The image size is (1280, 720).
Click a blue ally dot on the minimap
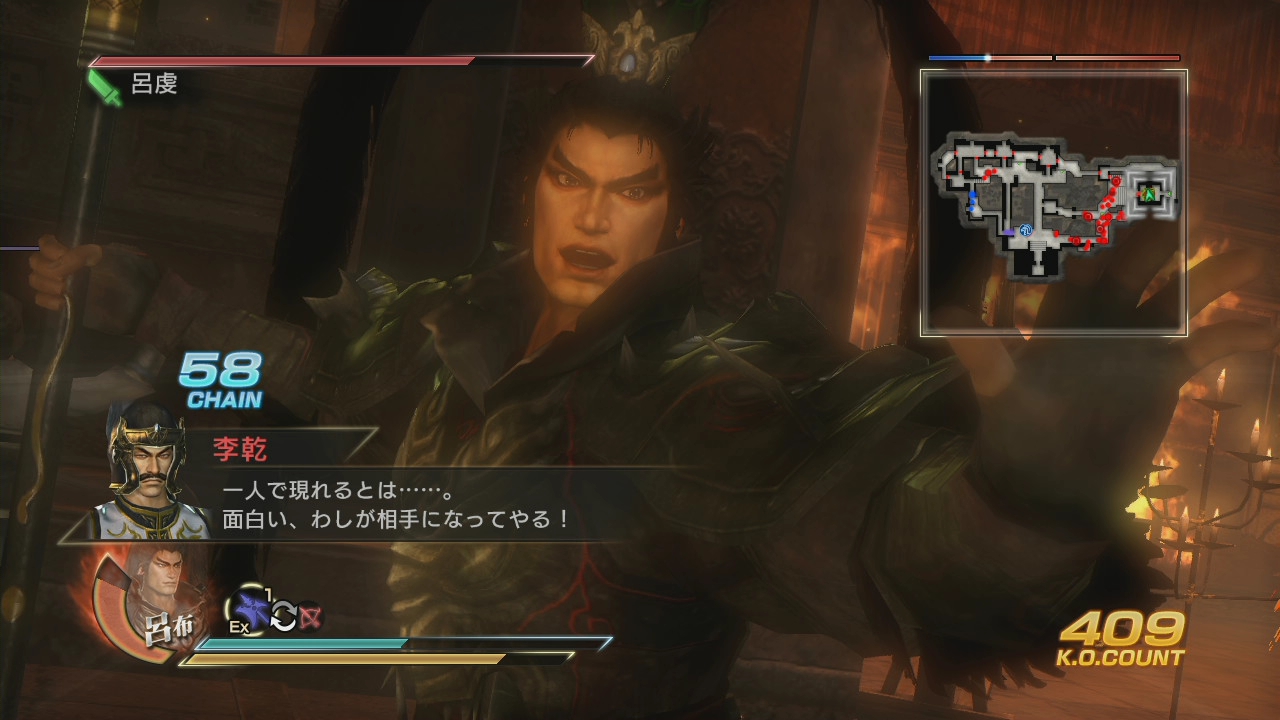(973, 194)
